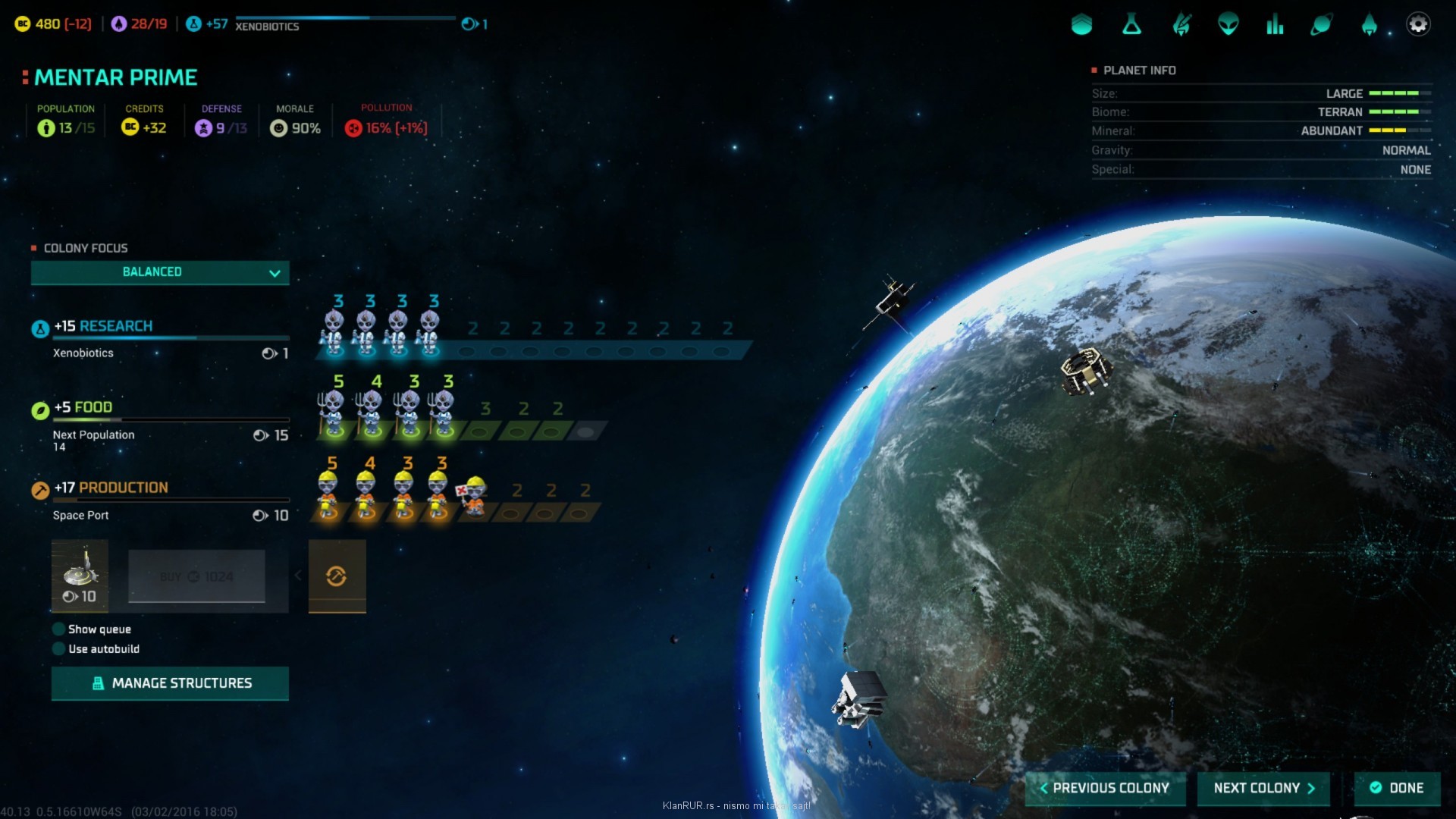The width and height of the screenshot is (1456, 819).
Task: Switch to the Next Colony
Action: click(x=1263, y=788)
